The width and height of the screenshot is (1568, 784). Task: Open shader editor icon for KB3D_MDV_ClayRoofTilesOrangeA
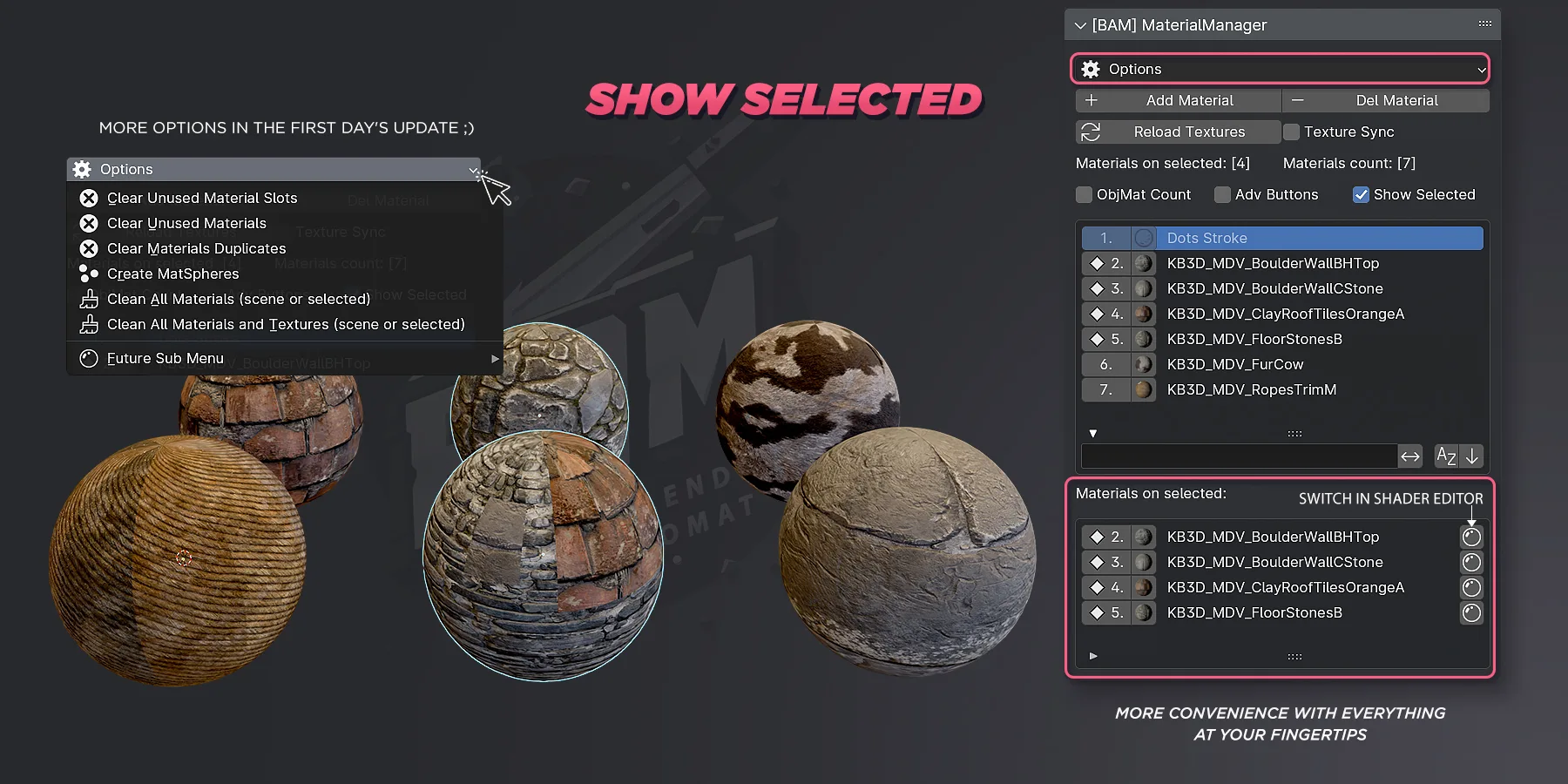click(1471, 587)
